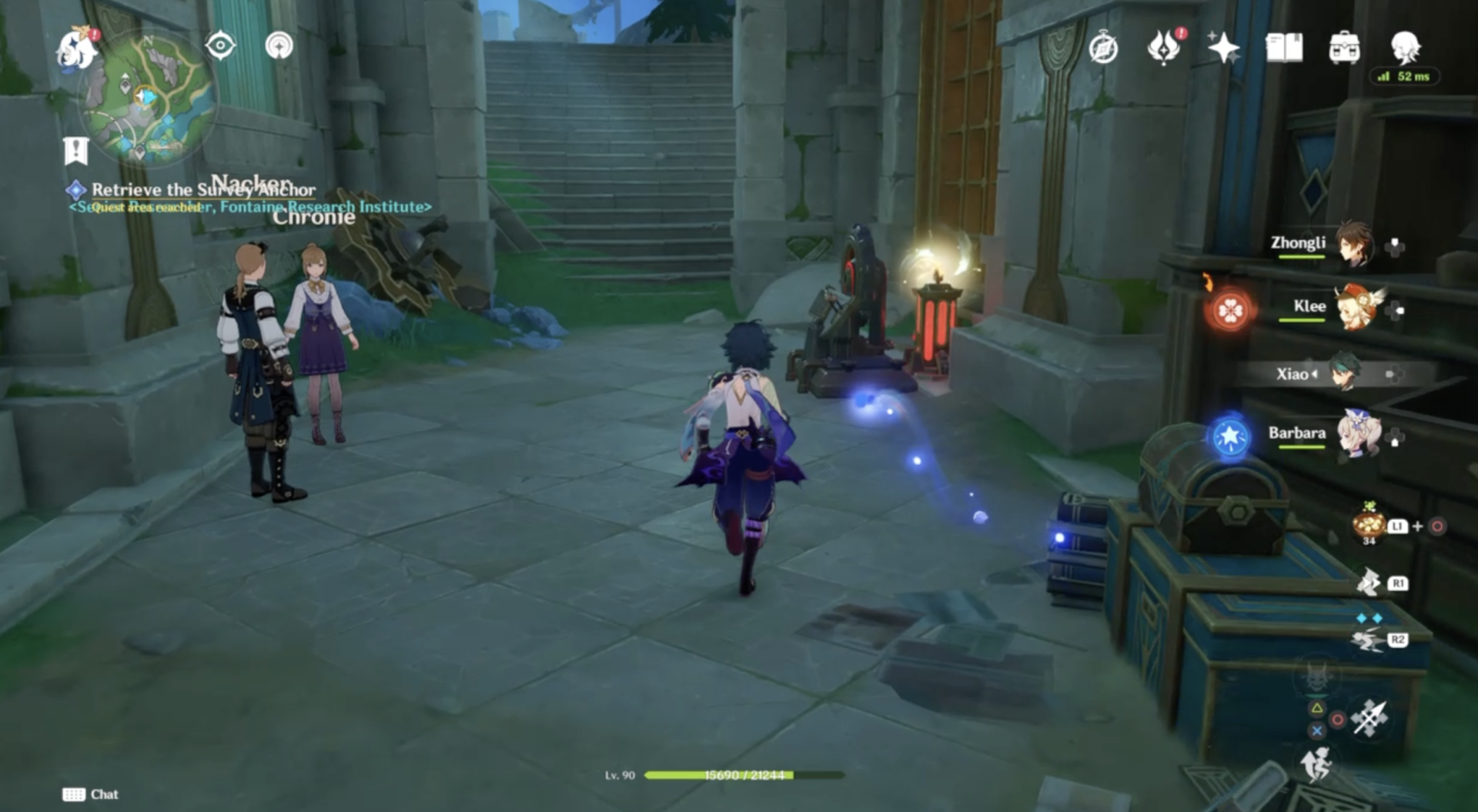The width and height of the screenshot is (1478, 812).
Task: Switch to Zhongli in the party
Action: (x=1353, y=244)
